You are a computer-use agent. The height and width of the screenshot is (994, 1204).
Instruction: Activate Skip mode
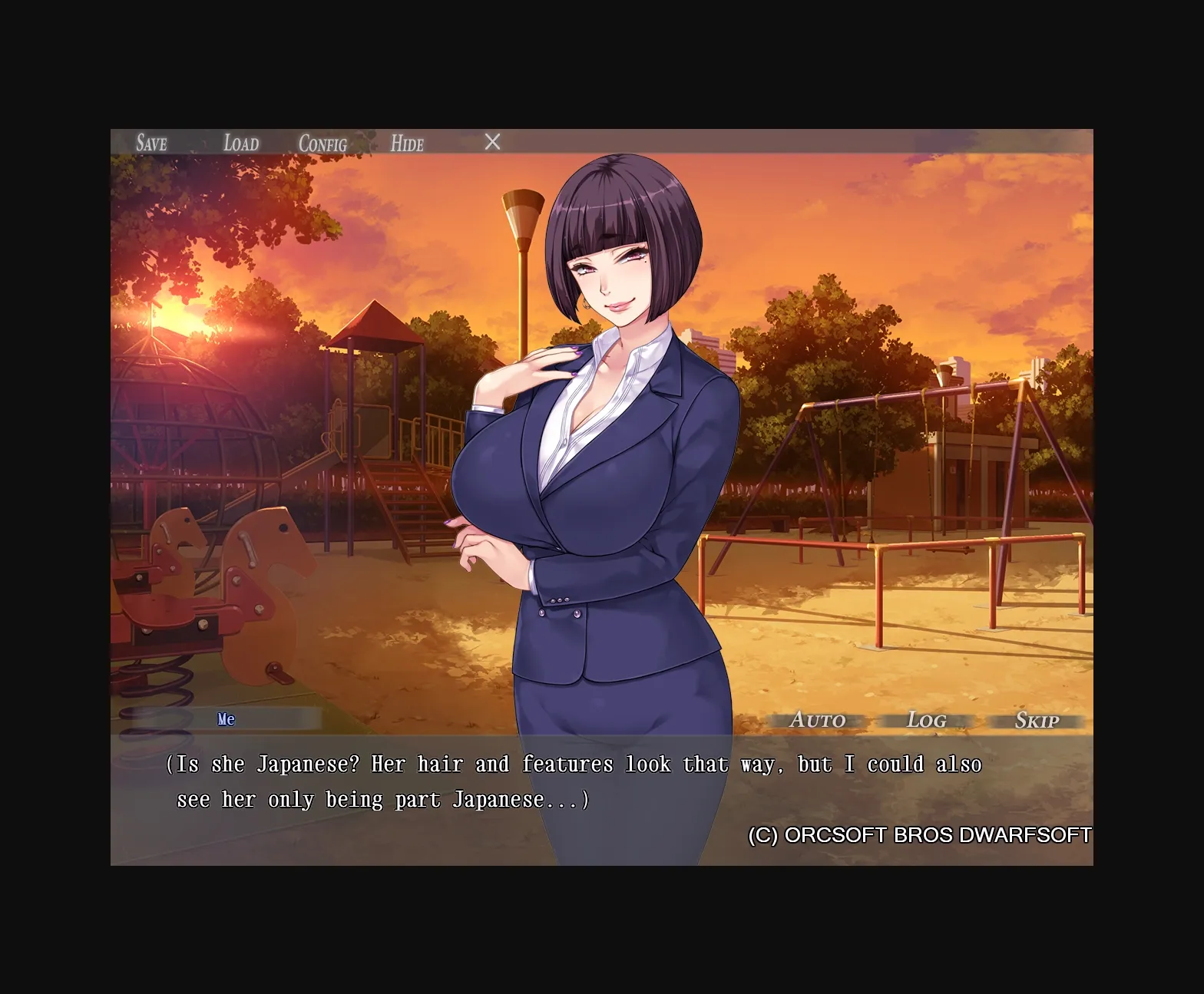coord(1037,721)
